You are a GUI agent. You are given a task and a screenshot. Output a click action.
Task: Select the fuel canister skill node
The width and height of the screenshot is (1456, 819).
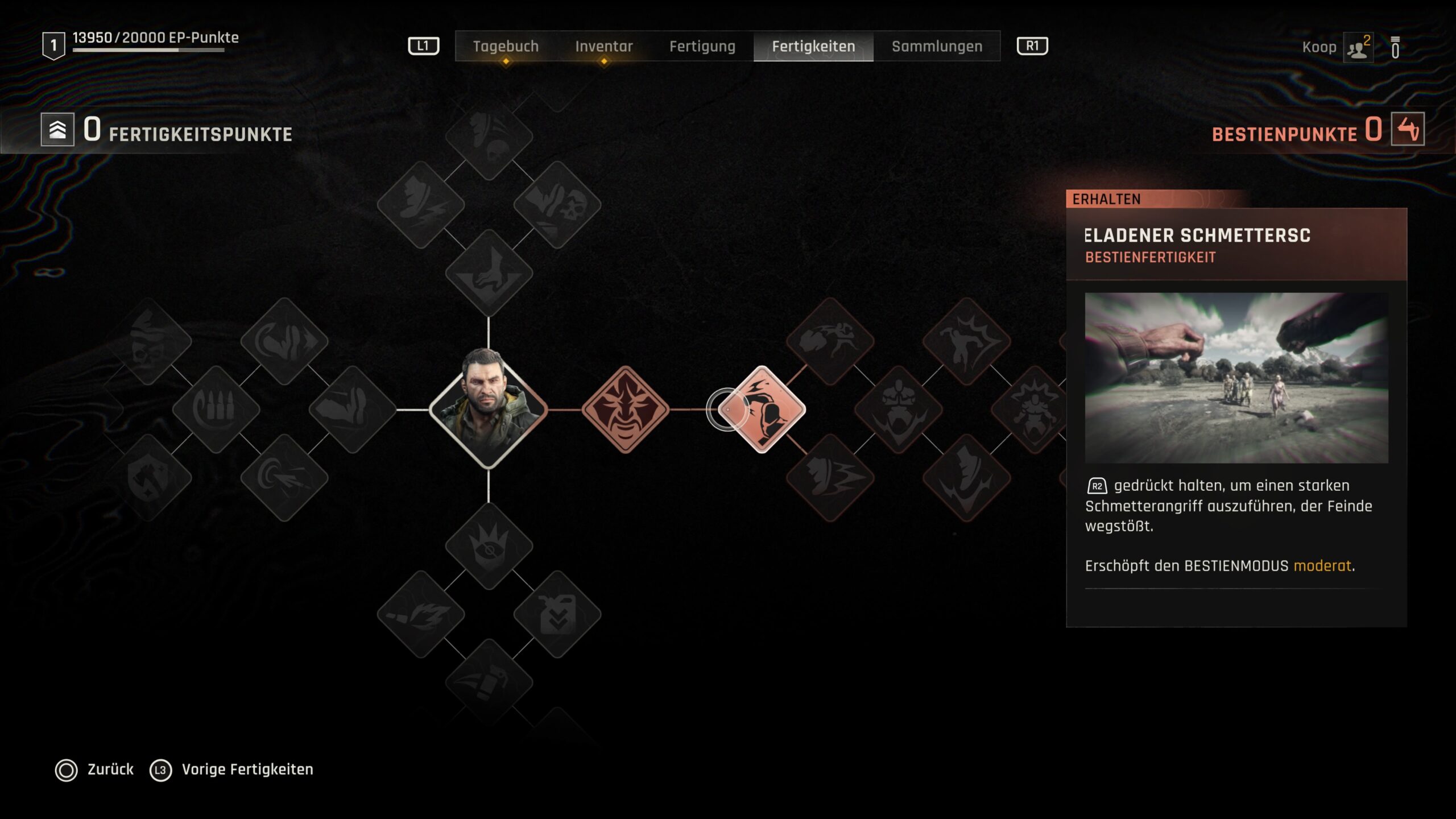[557, 614]
